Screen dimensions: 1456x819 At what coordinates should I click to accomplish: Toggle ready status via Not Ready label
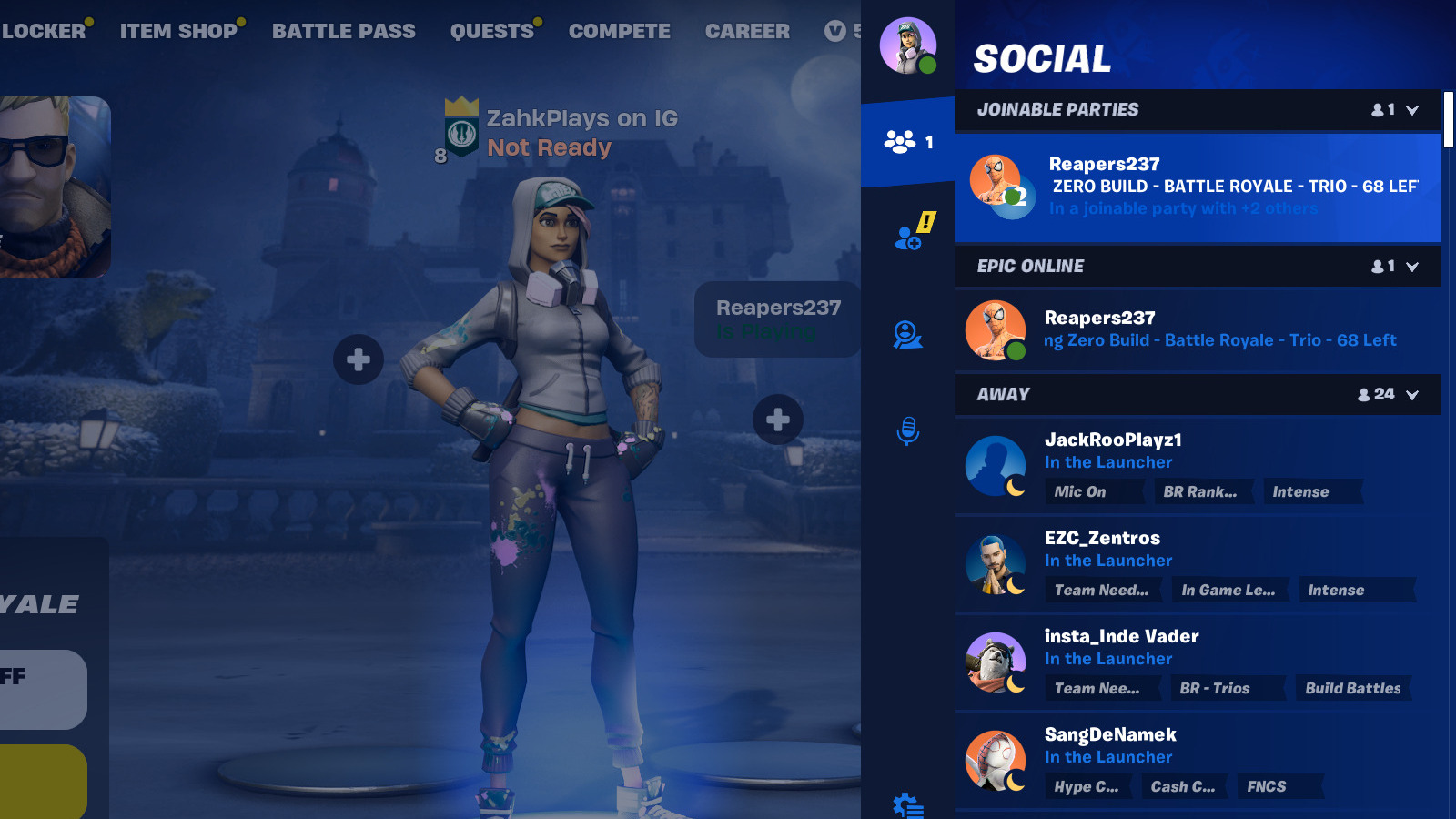pos(547,147)
